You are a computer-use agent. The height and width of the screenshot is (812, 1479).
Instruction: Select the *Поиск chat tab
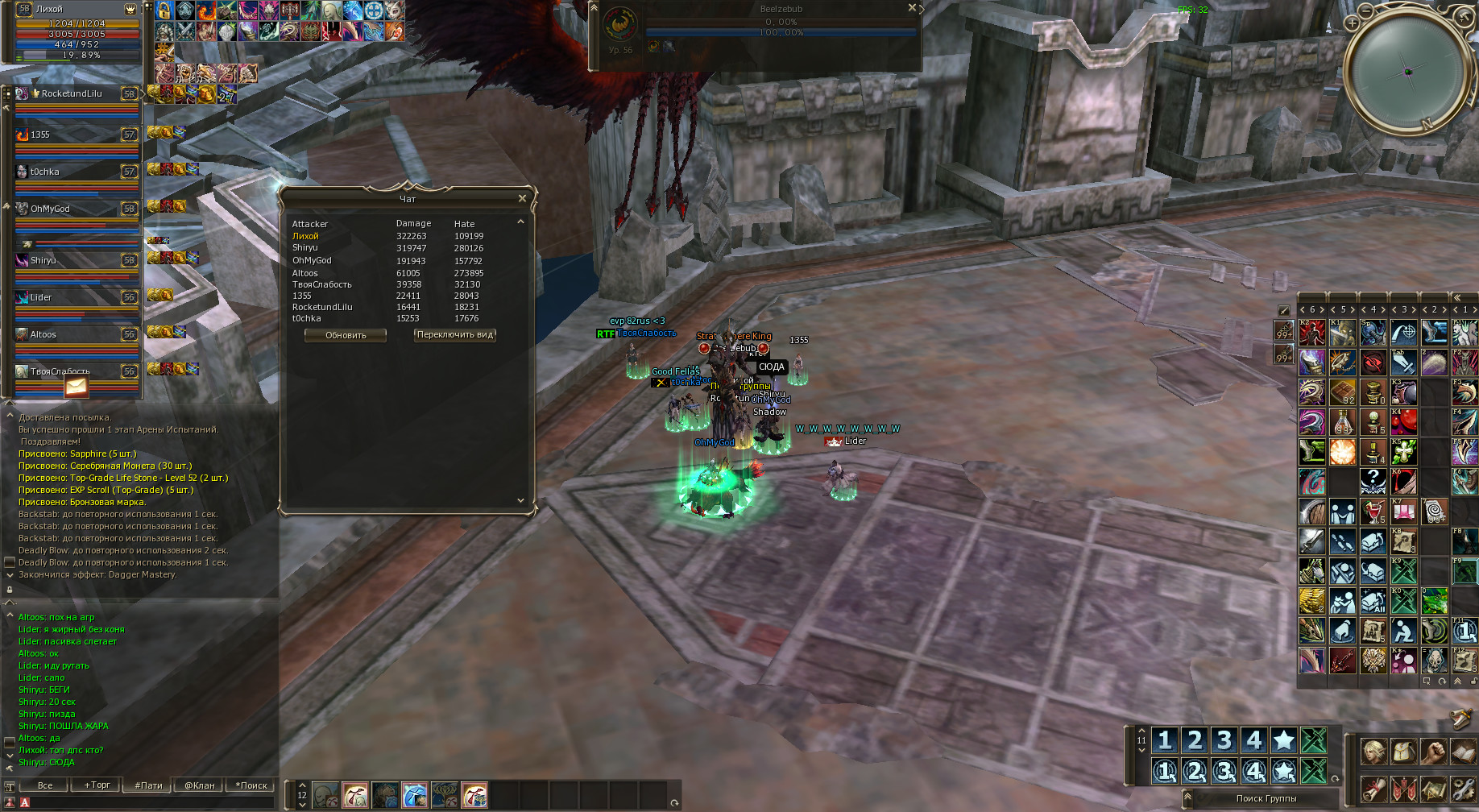coord(251,785)
